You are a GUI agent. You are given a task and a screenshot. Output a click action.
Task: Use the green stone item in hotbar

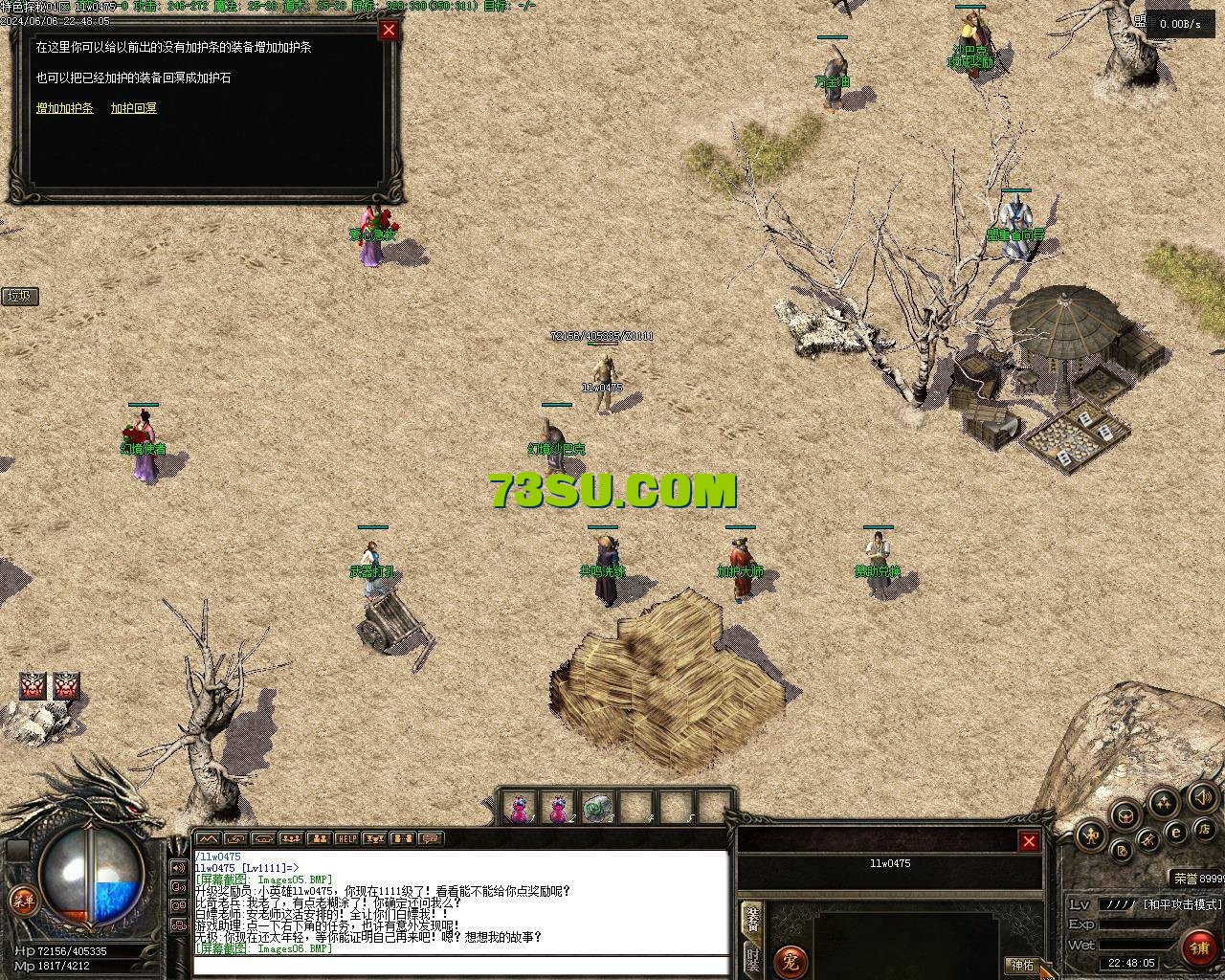pyautogui.click(x=597, y=810)
